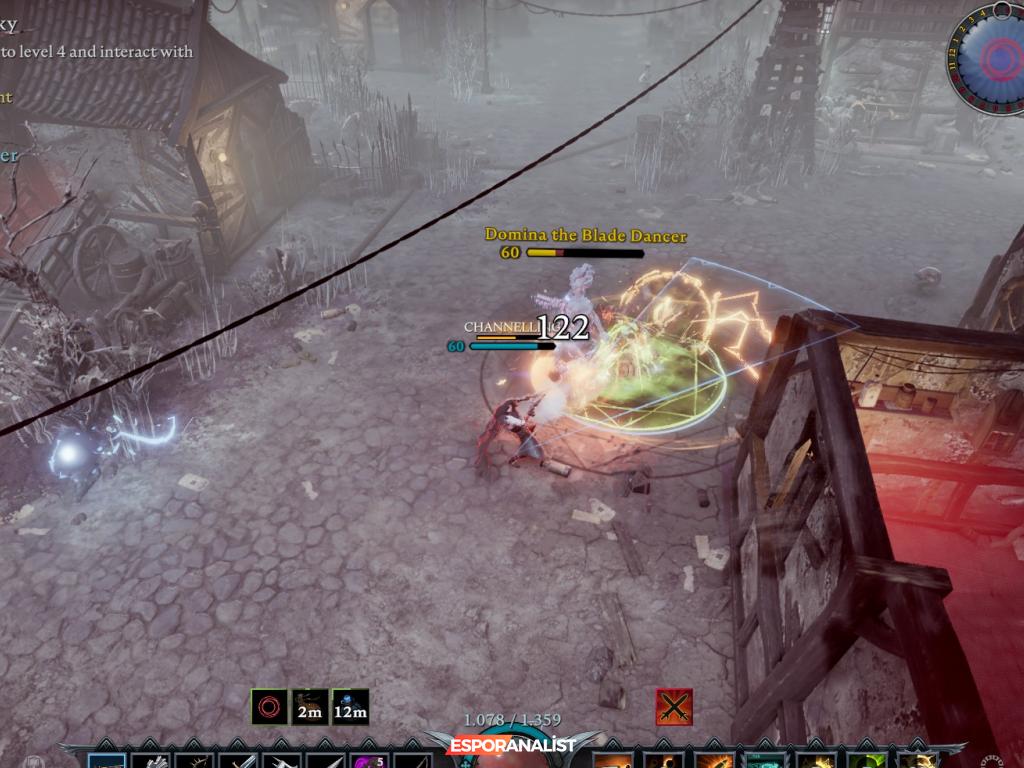Select Domina the Blade Dancer's nameplate
Screen dimensions: 1024x768
(585, 235)
